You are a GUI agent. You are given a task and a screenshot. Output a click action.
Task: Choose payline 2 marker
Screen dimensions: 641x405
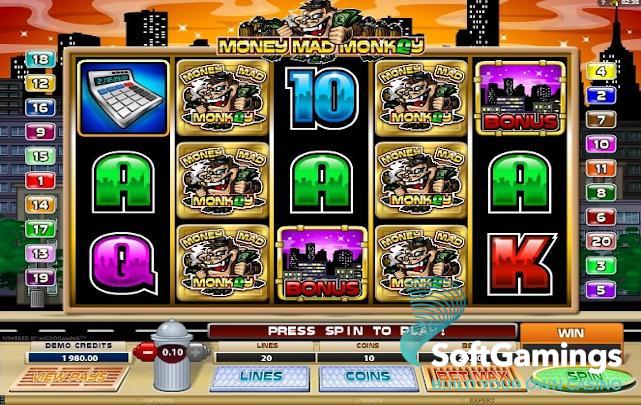click(x=601, y=95)
